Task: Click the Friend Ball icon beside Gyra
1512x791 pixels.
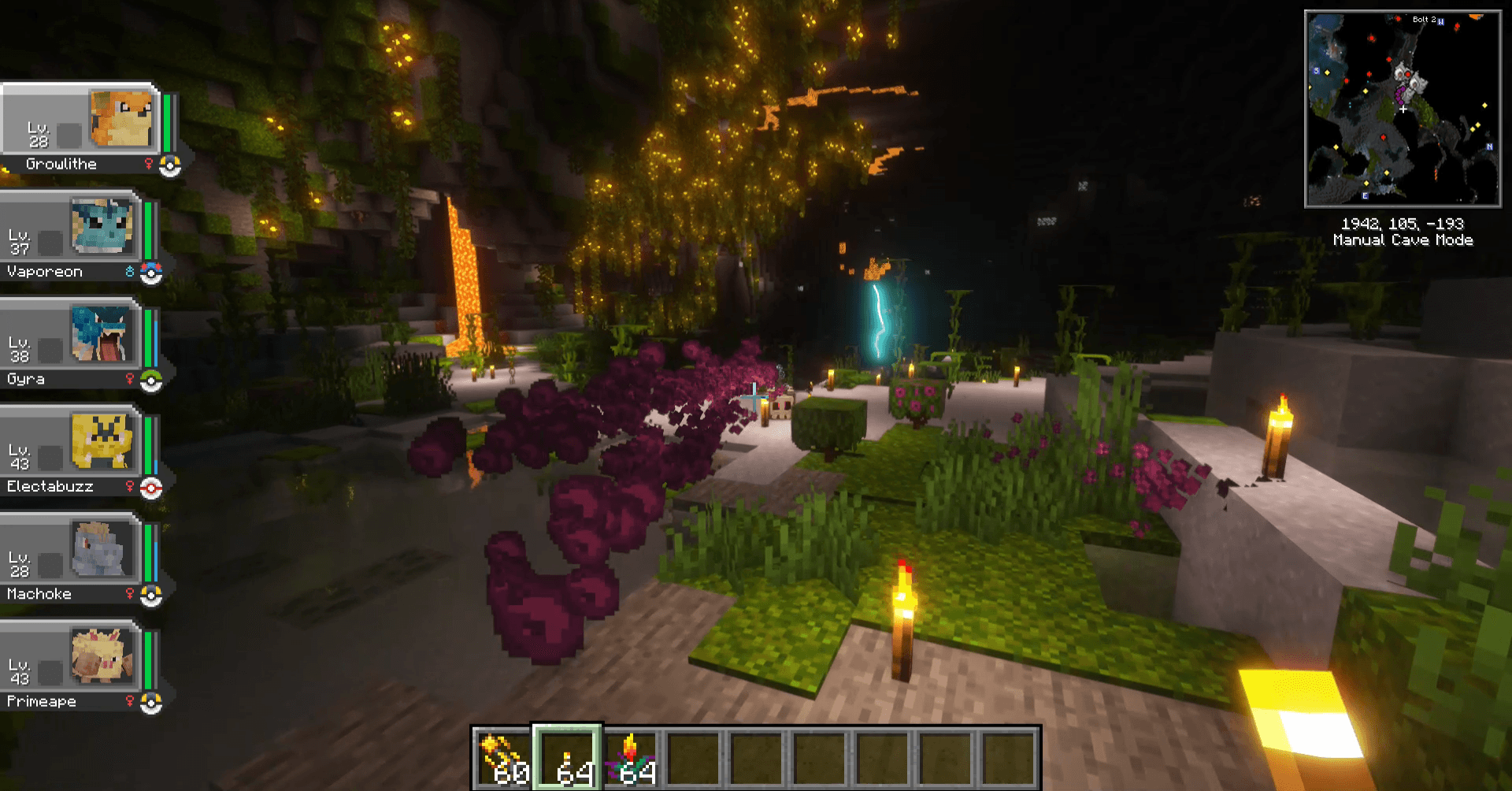Action: (150, 380)
